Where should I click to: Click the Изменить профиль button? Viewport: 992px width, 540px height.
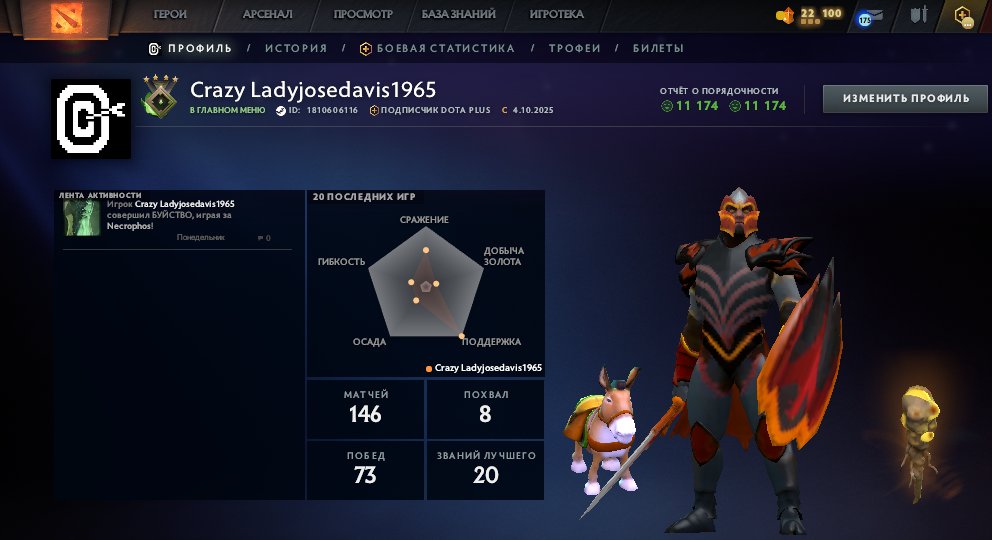point(905,98)
